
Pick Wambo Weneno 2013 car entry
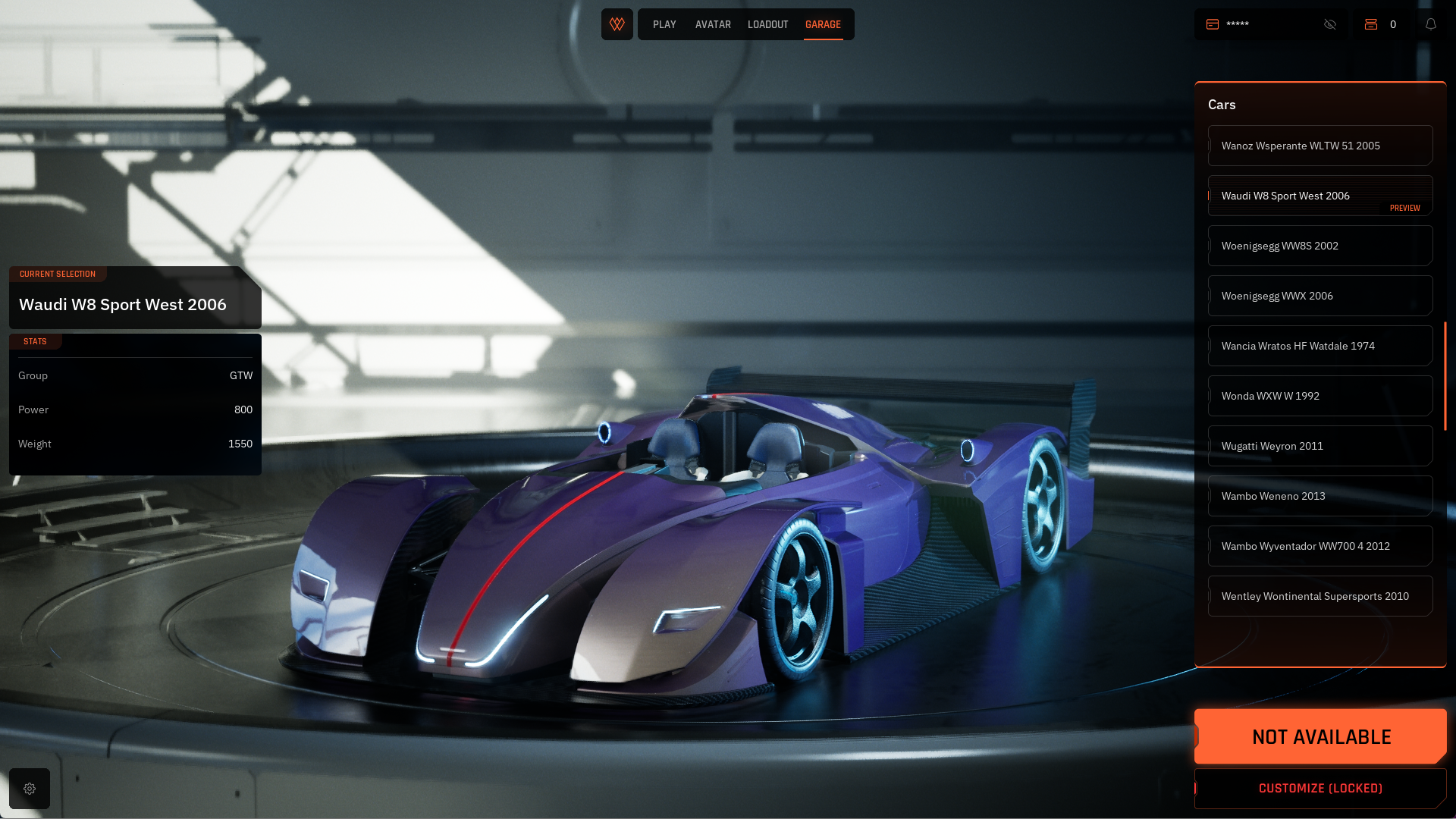pos(1319,496)
